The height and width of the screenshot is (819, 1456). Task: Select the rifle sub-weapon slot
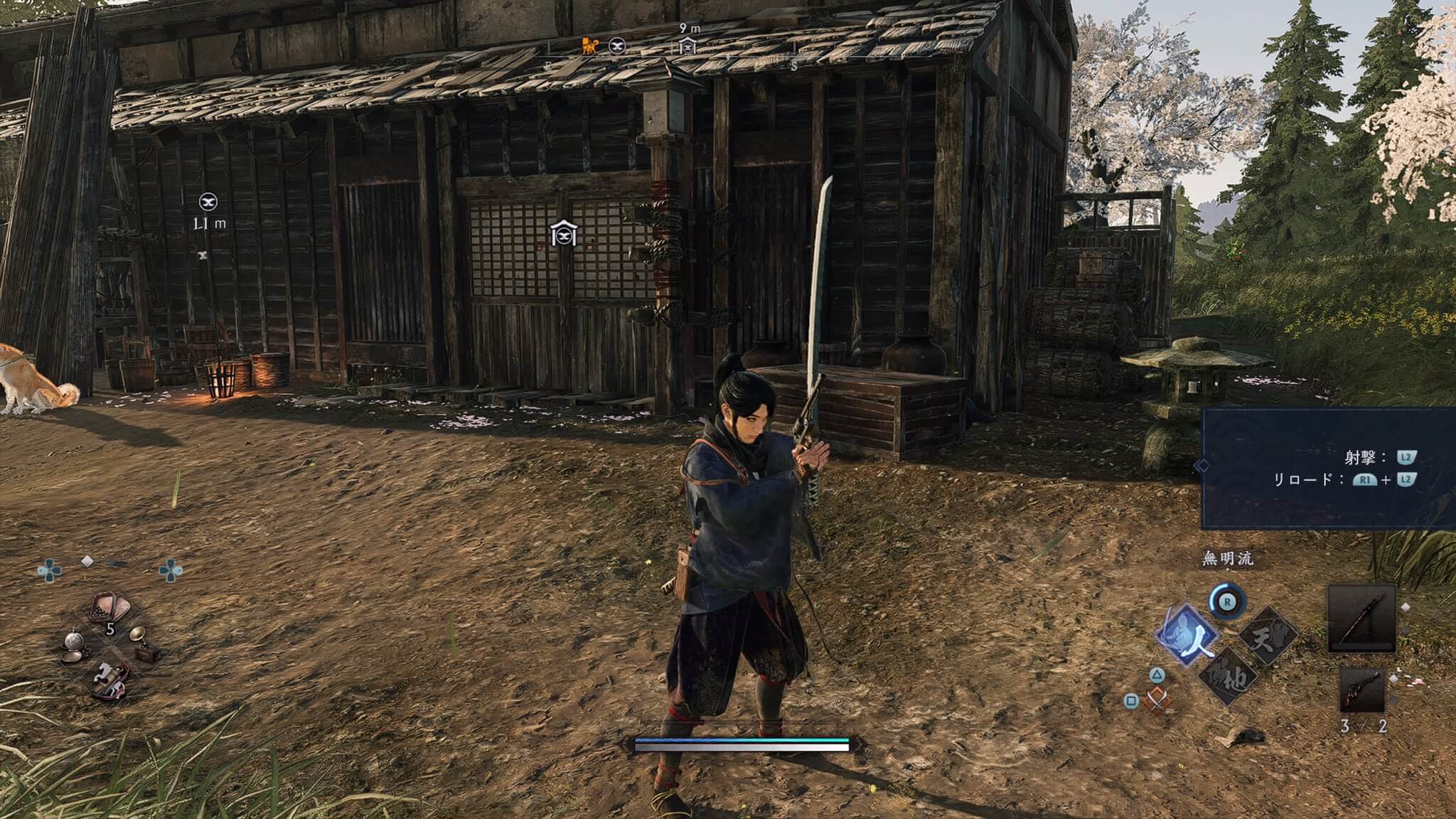1361,690
